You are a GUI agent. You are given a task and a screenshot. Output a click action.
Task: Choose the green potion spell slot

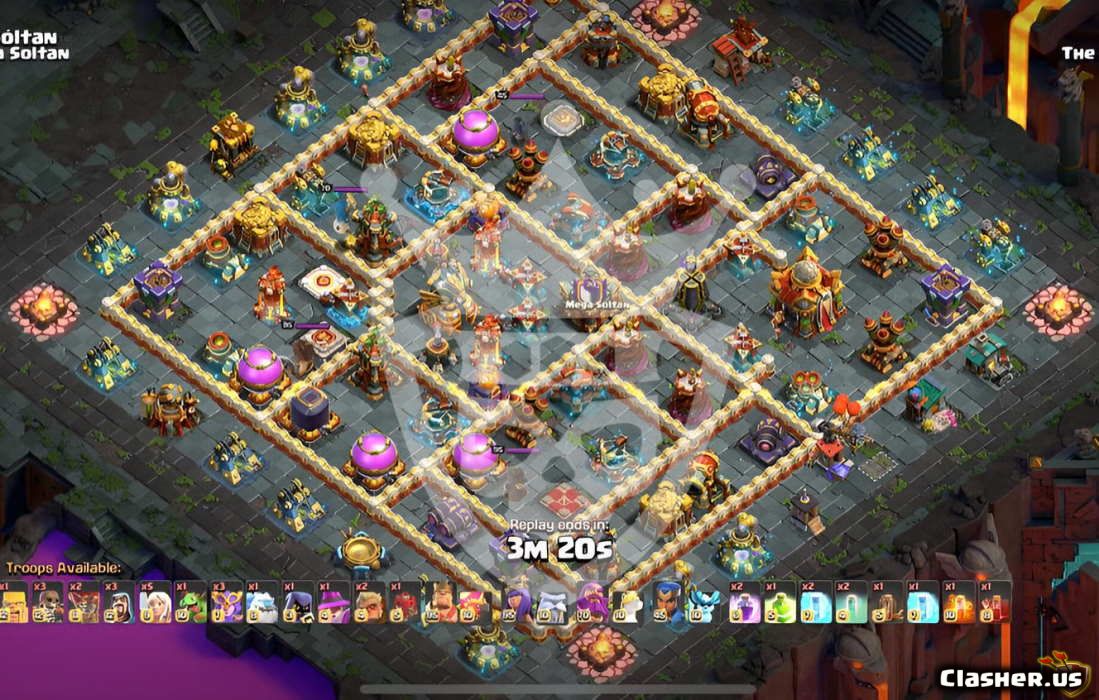(779, 604)
